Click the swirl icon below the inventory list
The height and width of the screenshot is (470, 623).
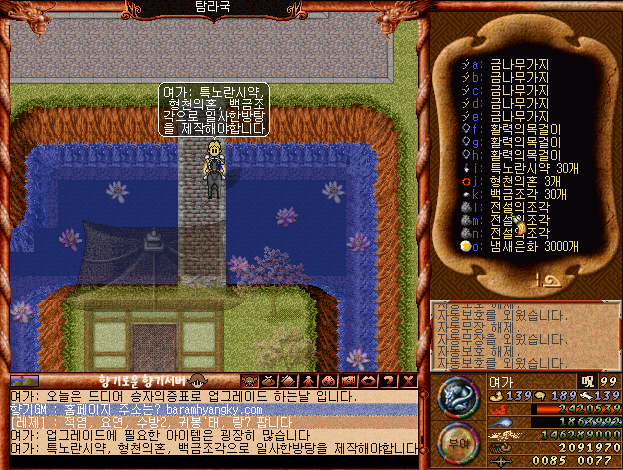pos(550,282)
